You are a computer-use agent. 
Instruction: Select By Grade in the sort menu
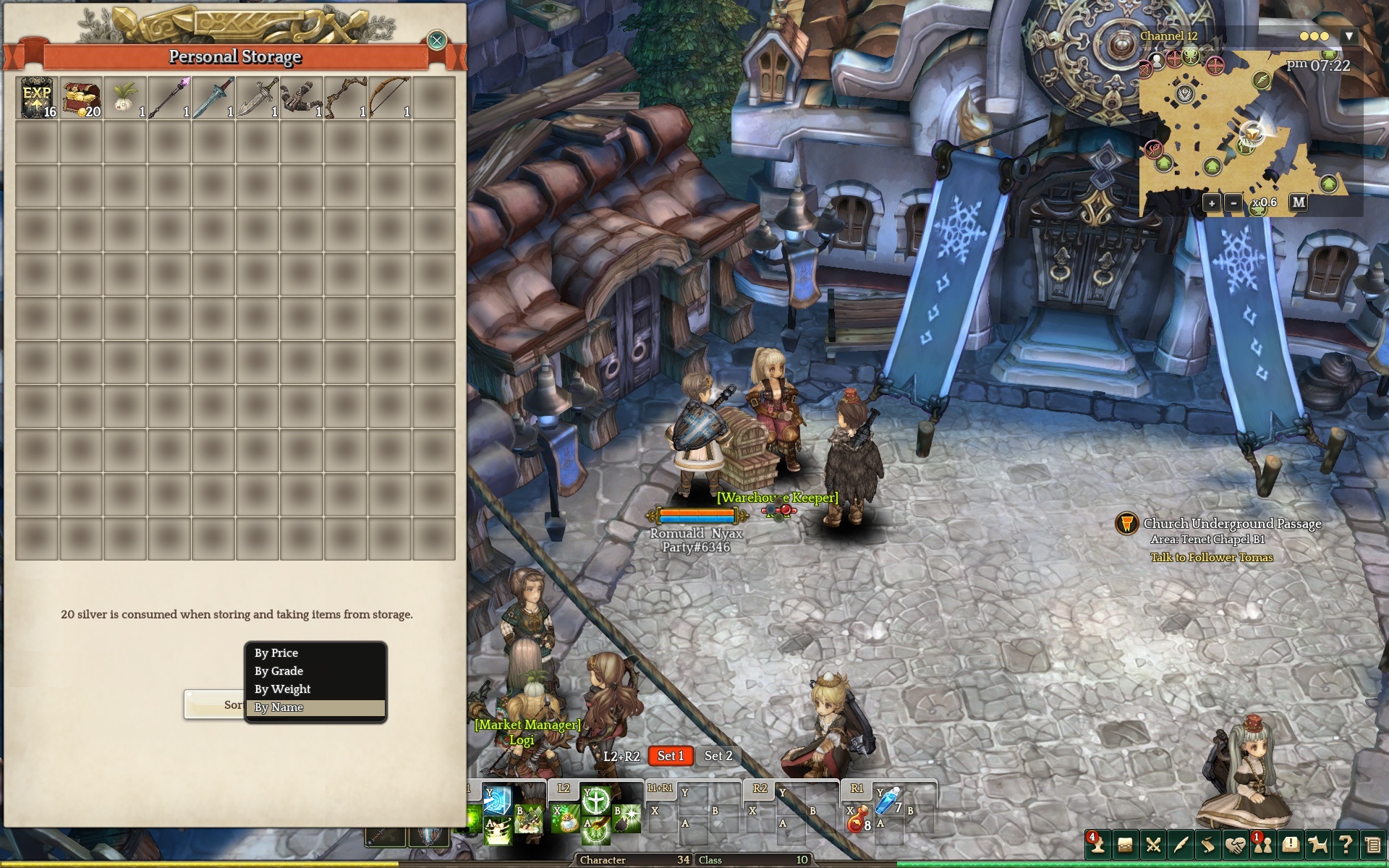(x=315, y=671)
